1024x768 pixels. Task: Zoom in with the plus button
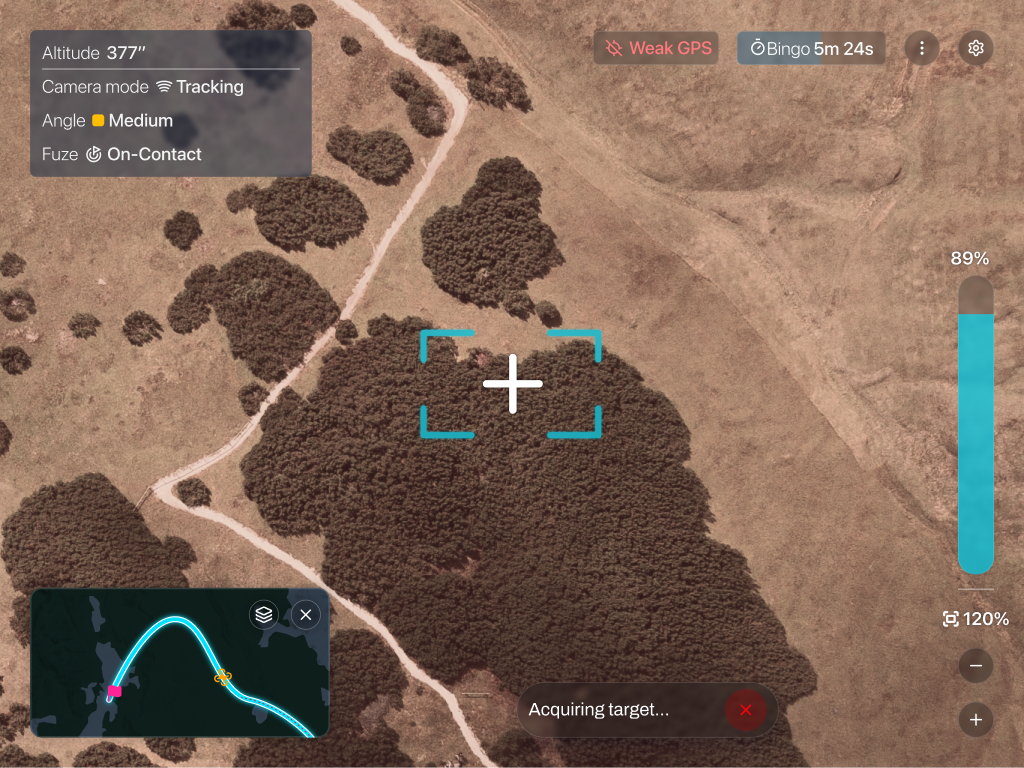[x=976, y=720]
